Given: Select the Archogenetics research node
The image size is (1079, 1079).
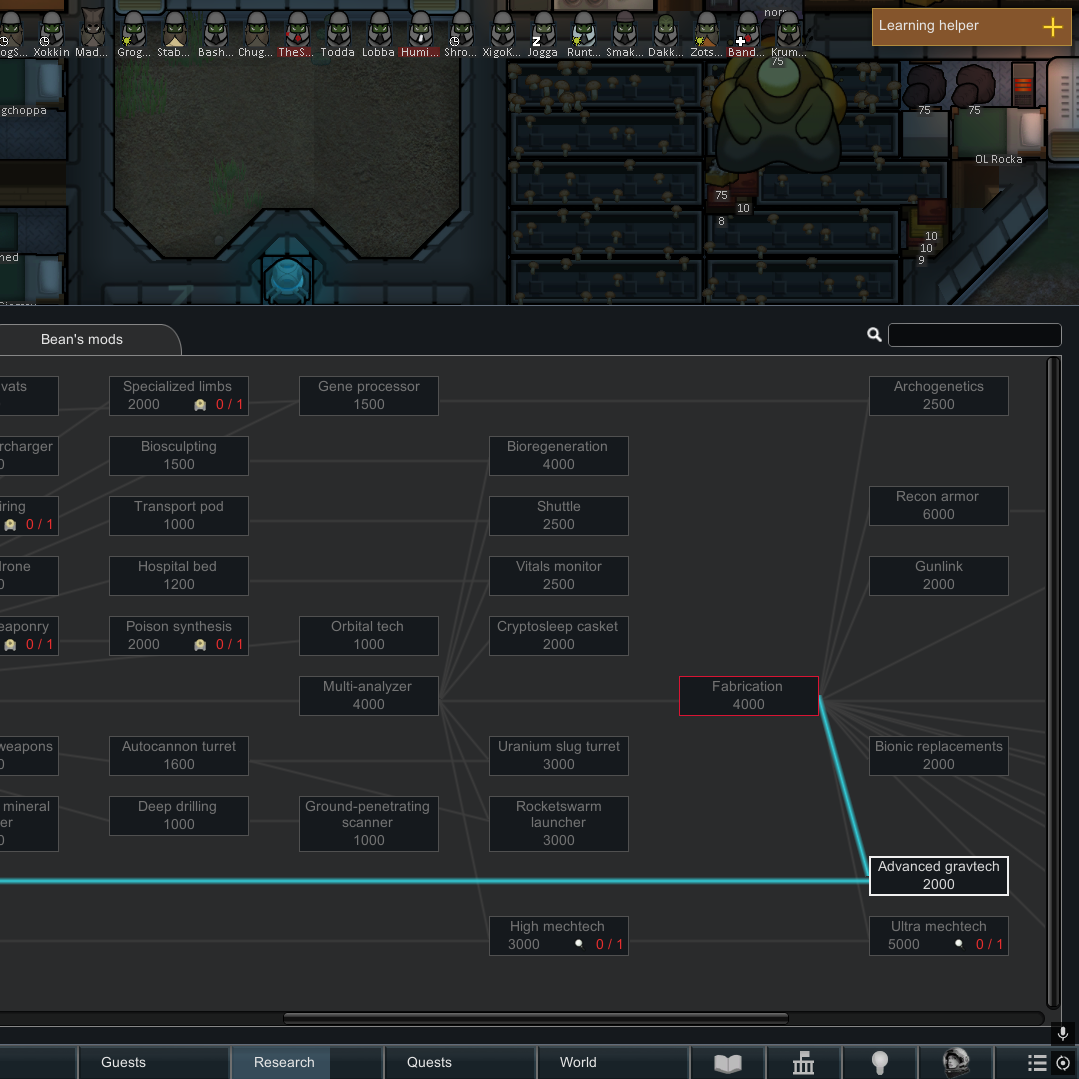Looking at the screenshot, I should click(x=938, y=395).
